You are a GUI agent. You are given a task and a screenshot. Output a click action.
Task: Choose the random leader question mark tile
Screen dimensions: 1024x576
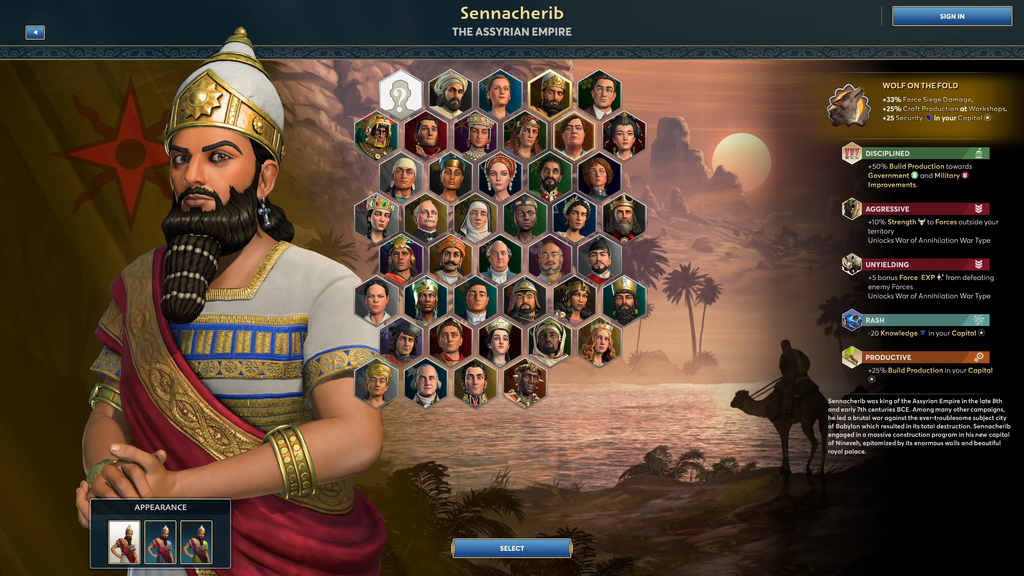401,95
